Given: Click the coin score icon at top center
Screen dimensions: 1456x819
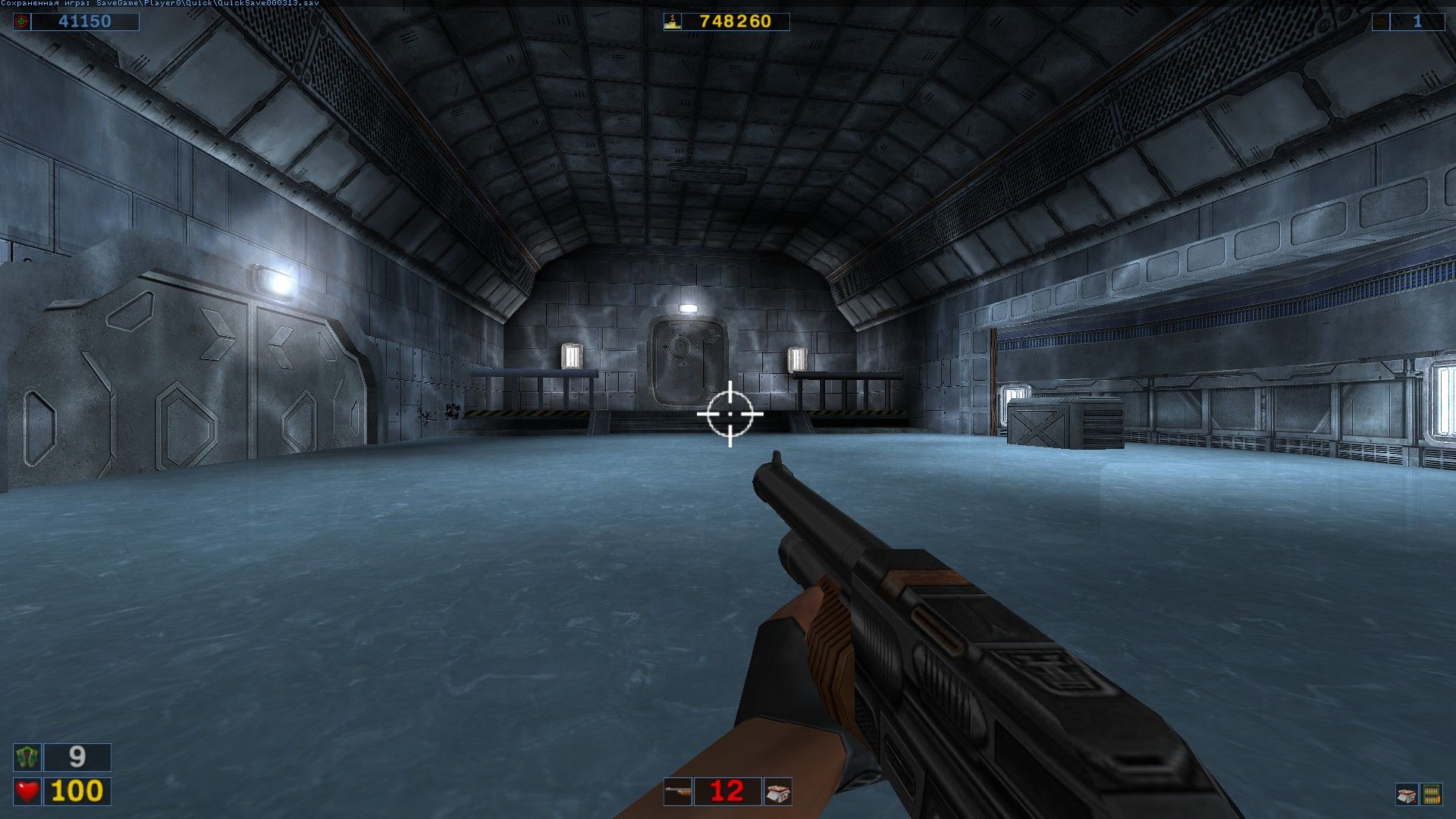Looking at the screenshot, I should 672,22.
